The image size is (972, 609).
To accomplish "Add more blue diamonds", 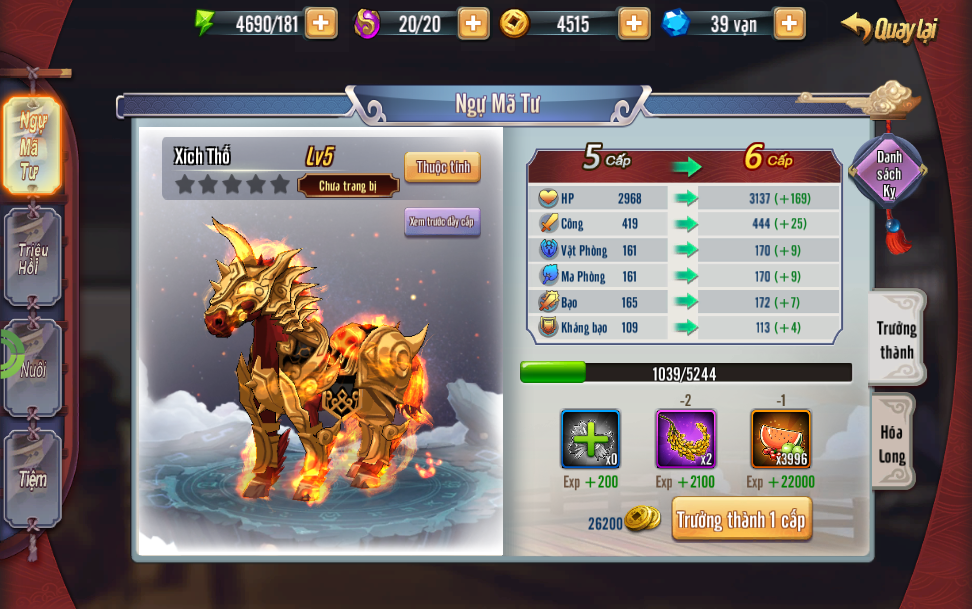I will (789, 23).
